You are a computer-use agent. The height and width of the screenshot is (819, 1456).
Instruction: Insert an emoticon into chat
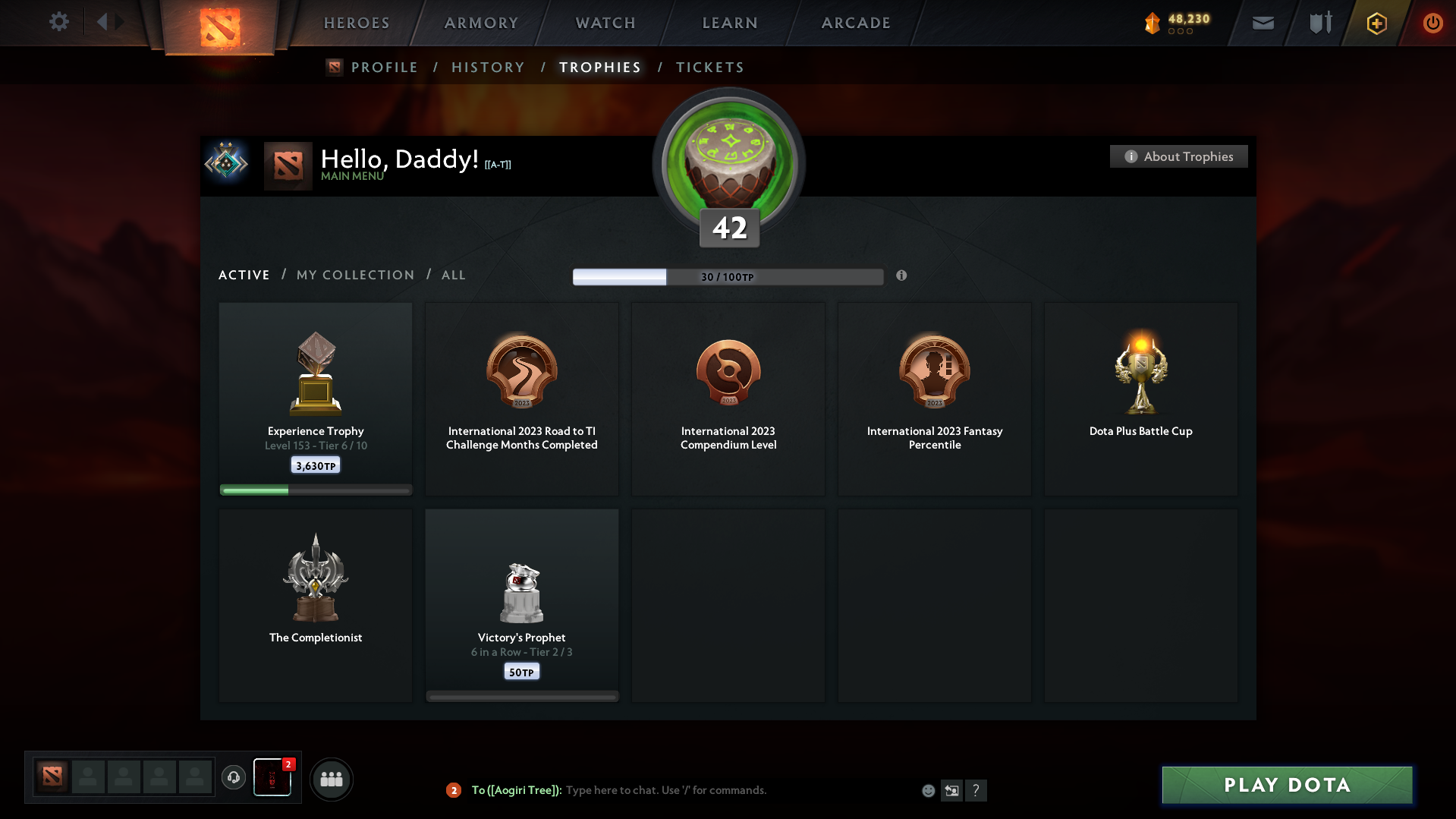tap(927, 790)
